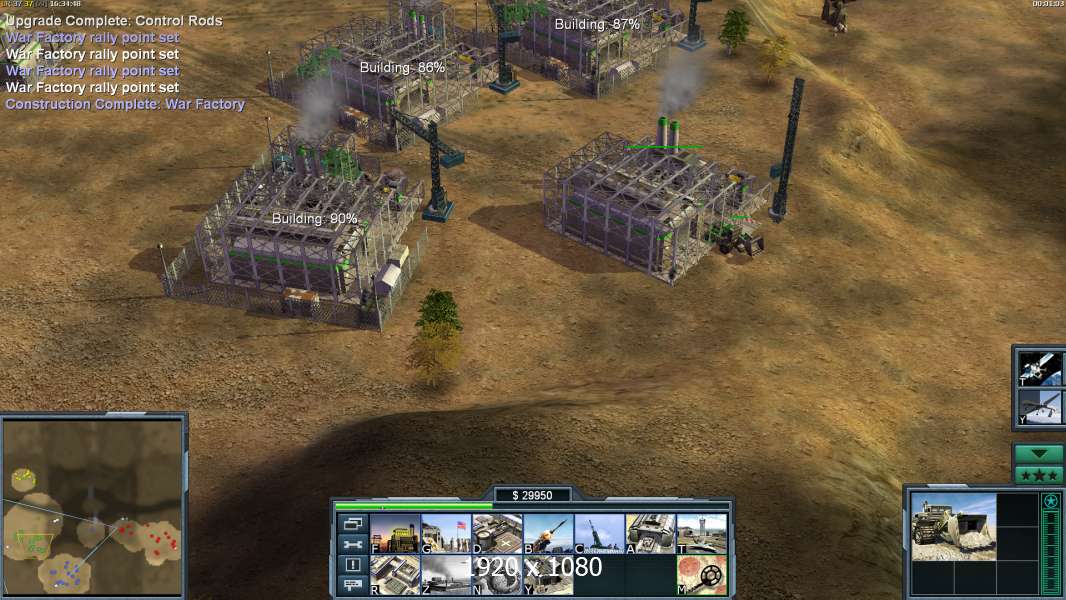Collapse the panel with the green arrow
This screenshot has width=1066, height=600.
click(1038, 454)
